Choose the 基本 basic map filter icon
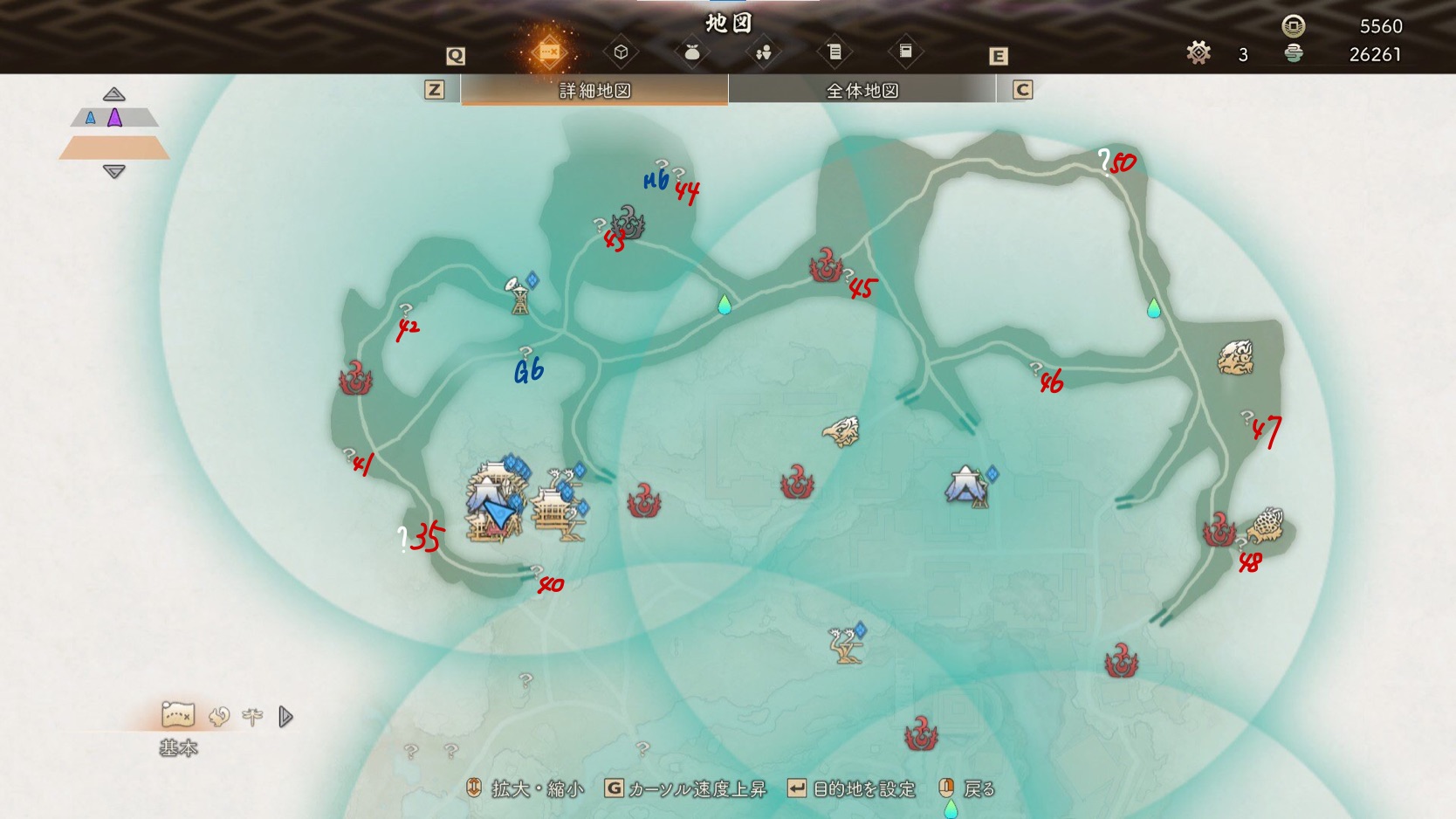 tap(178, 716)
